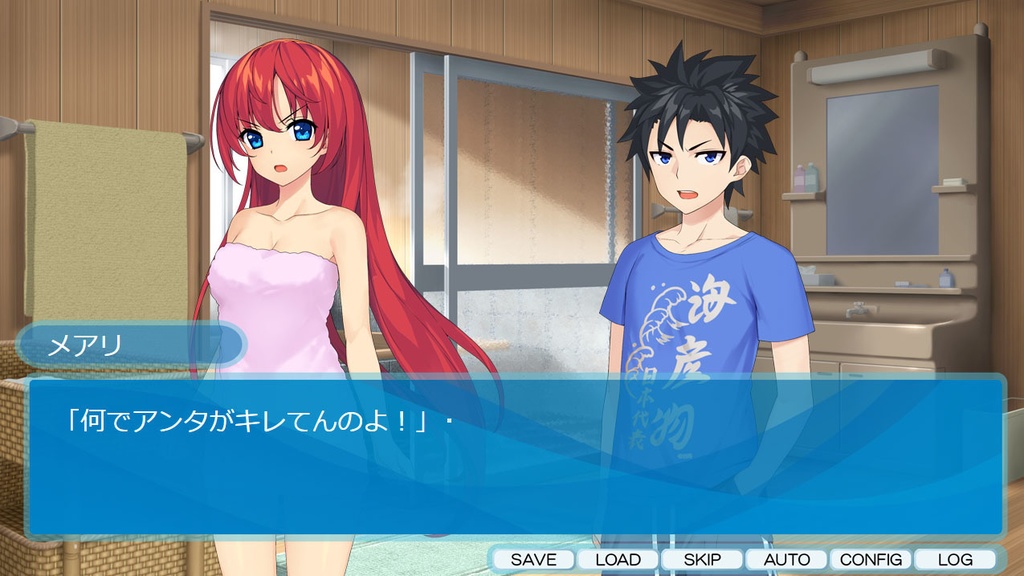Activate SKIP mode
Screen dimensions: 1024x576
click(702, 560)
